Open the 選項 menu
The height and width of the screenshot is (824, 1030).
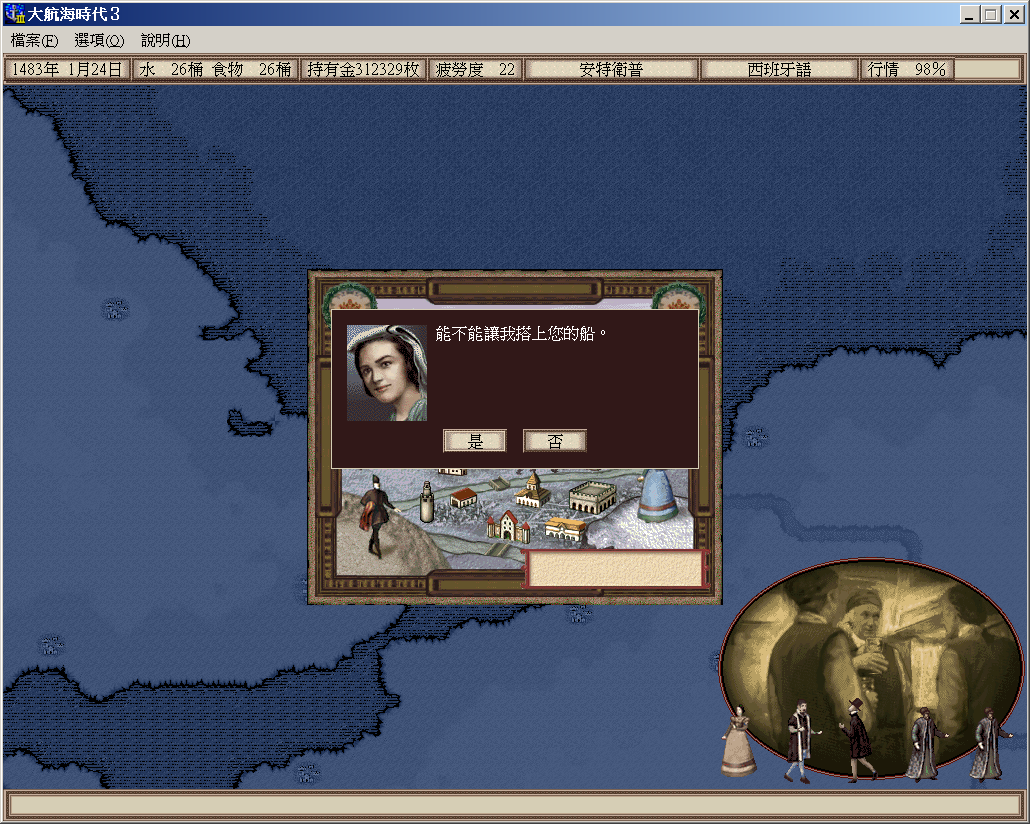(x=99, y=40)
